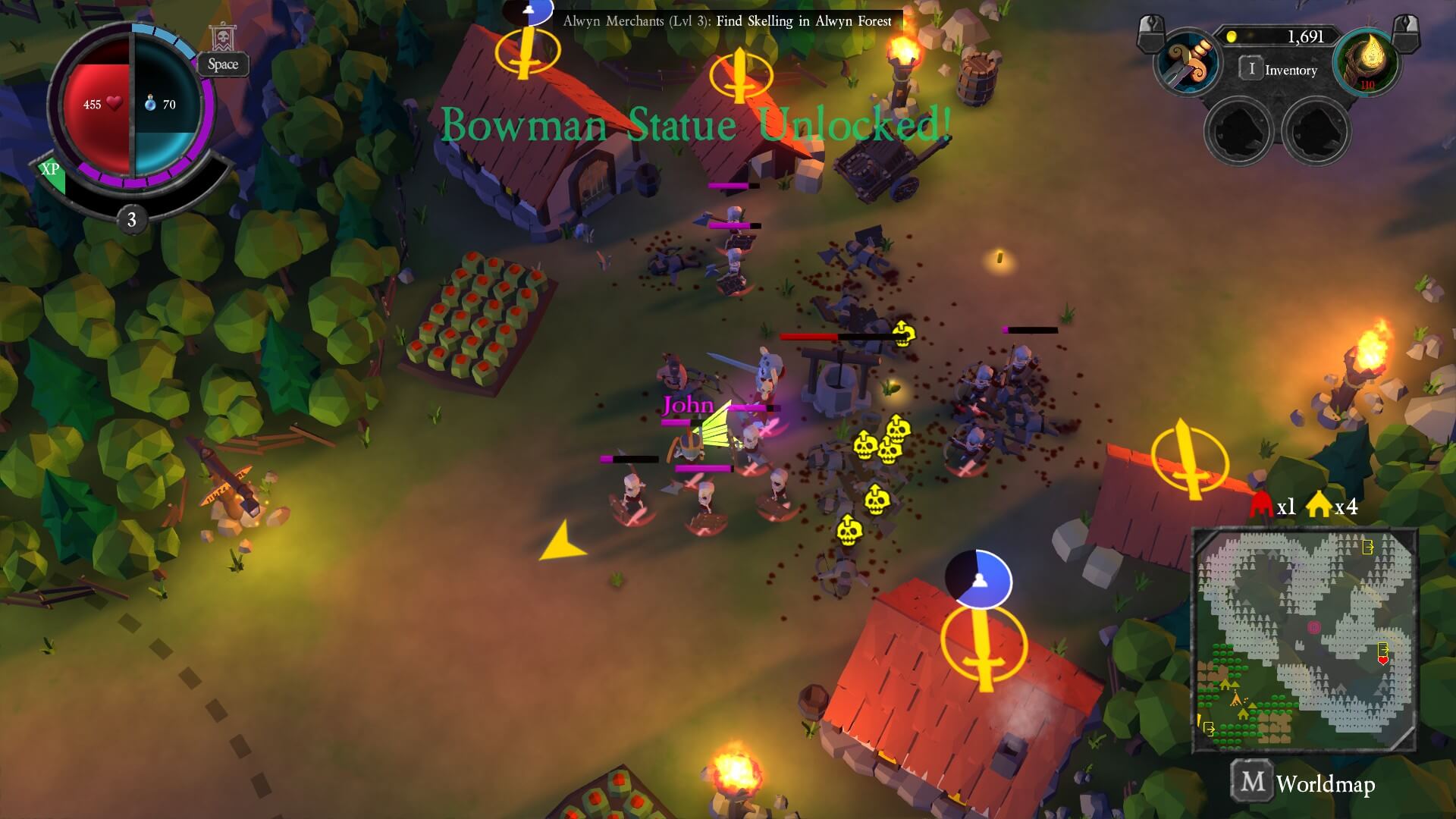This screenshot has width=1456, height=819.
Task: Click the forest minimap
Action: [x=1304, y=640]
